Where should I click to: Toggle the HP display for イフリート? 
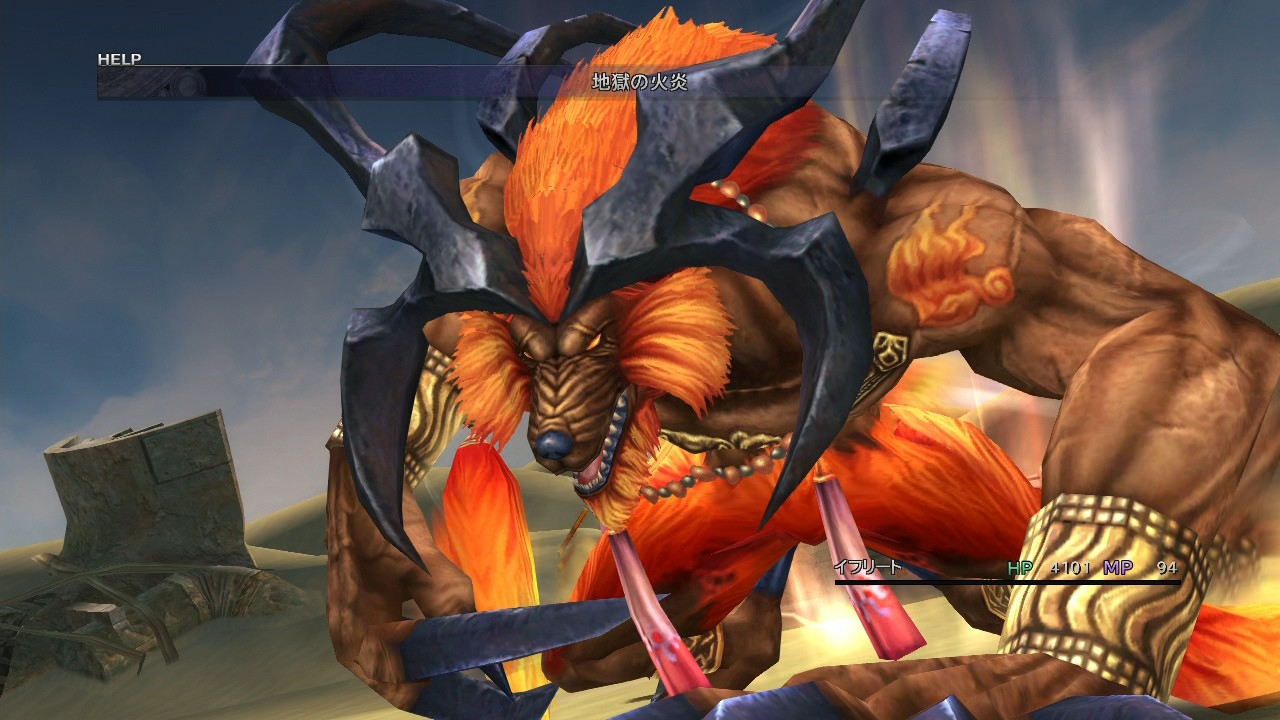point(1023,566)
